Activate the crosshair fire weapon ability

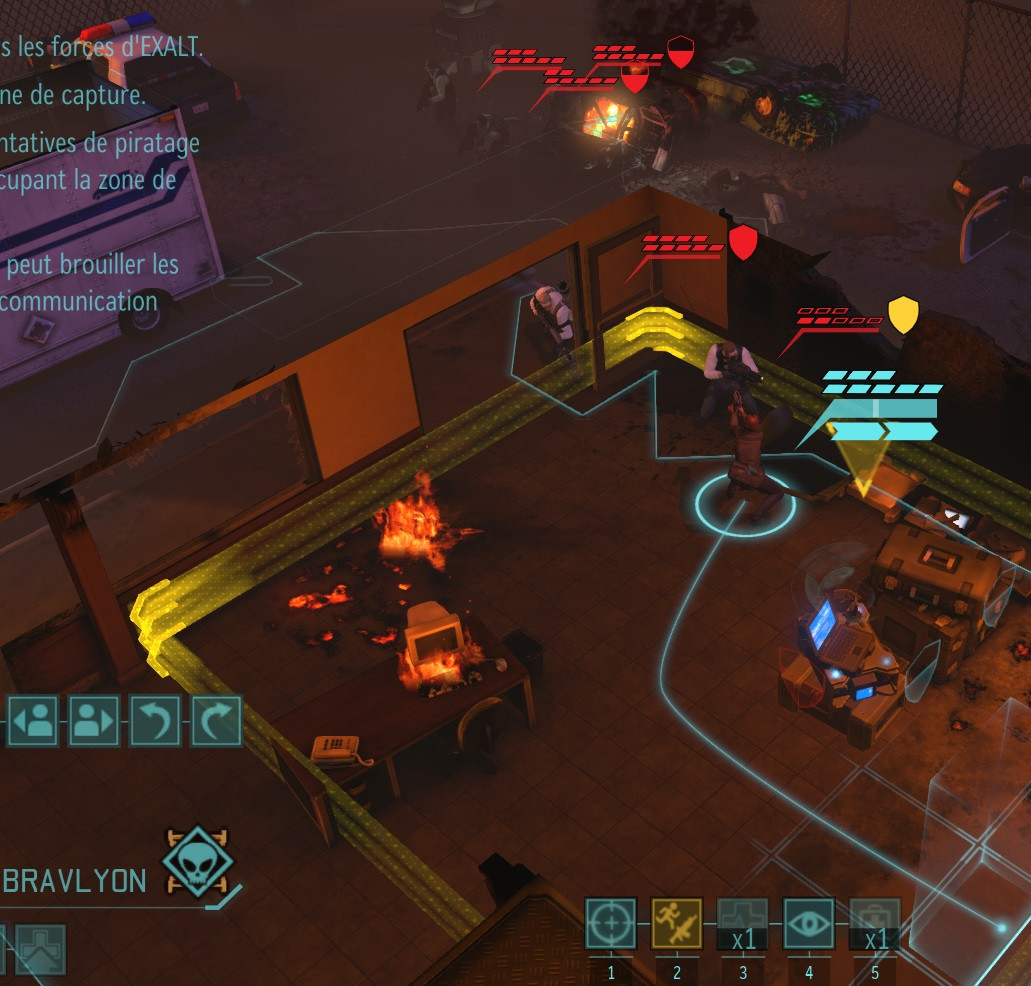[610, 923]
